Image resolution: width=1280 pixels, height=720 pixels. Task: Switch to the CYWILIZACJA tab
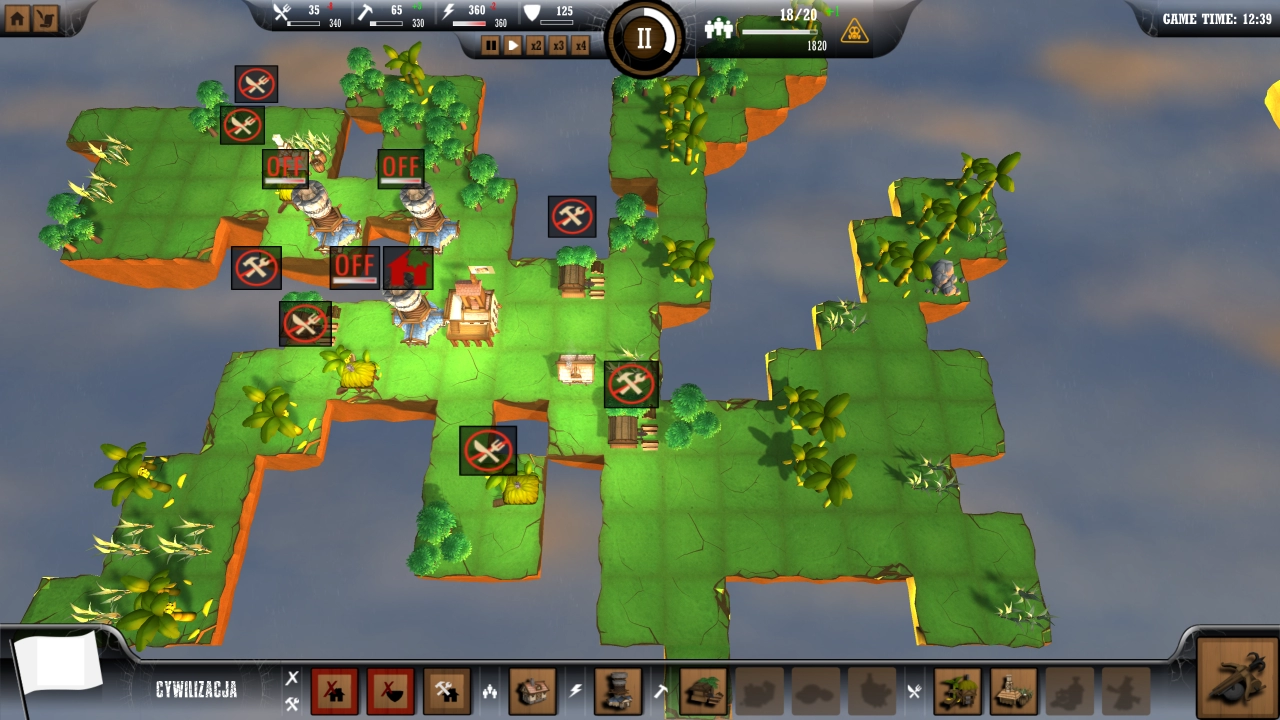pyautogui.click(x=197, y=687)
